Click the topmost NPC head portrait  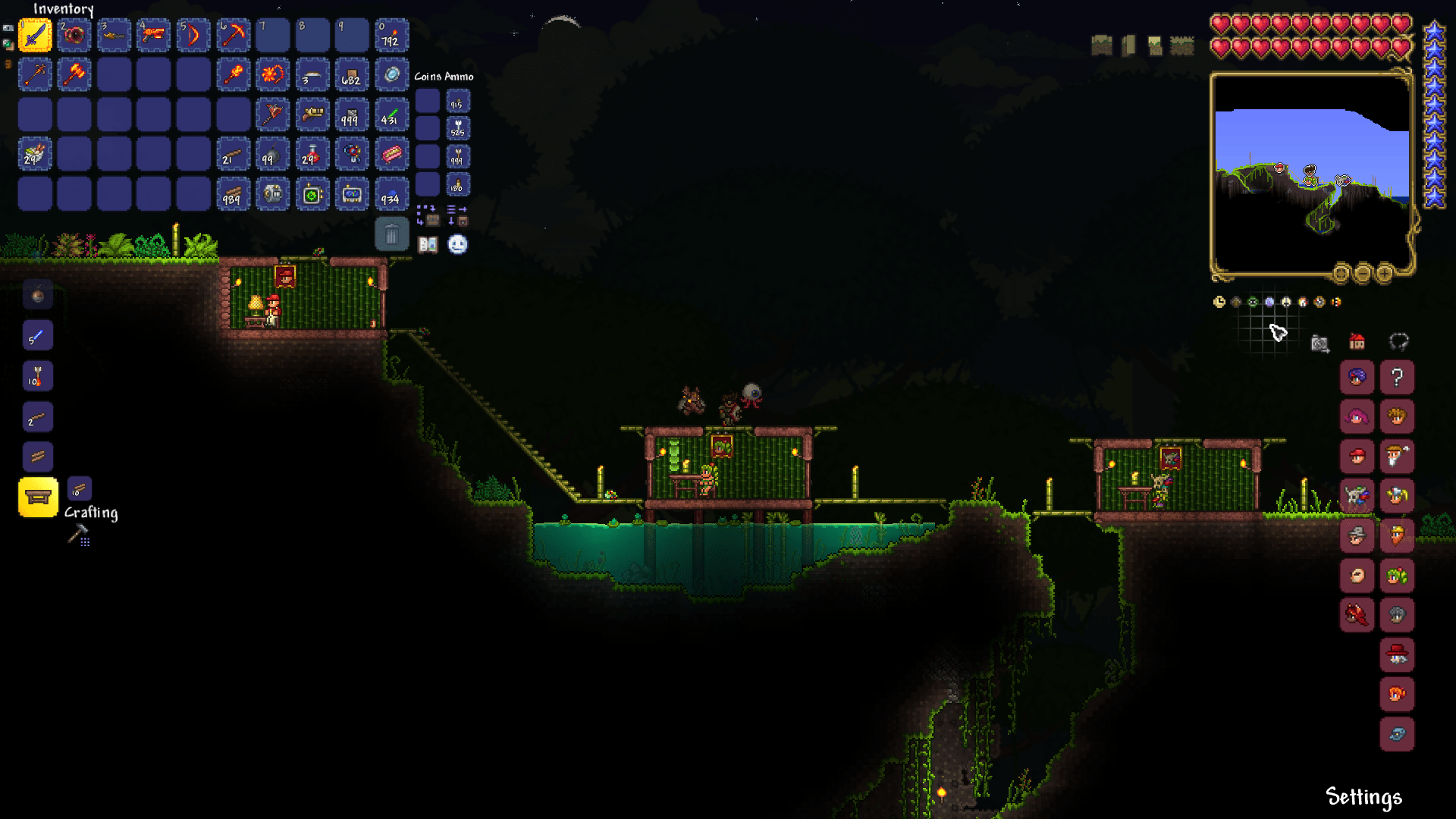tap(1357, 377)
